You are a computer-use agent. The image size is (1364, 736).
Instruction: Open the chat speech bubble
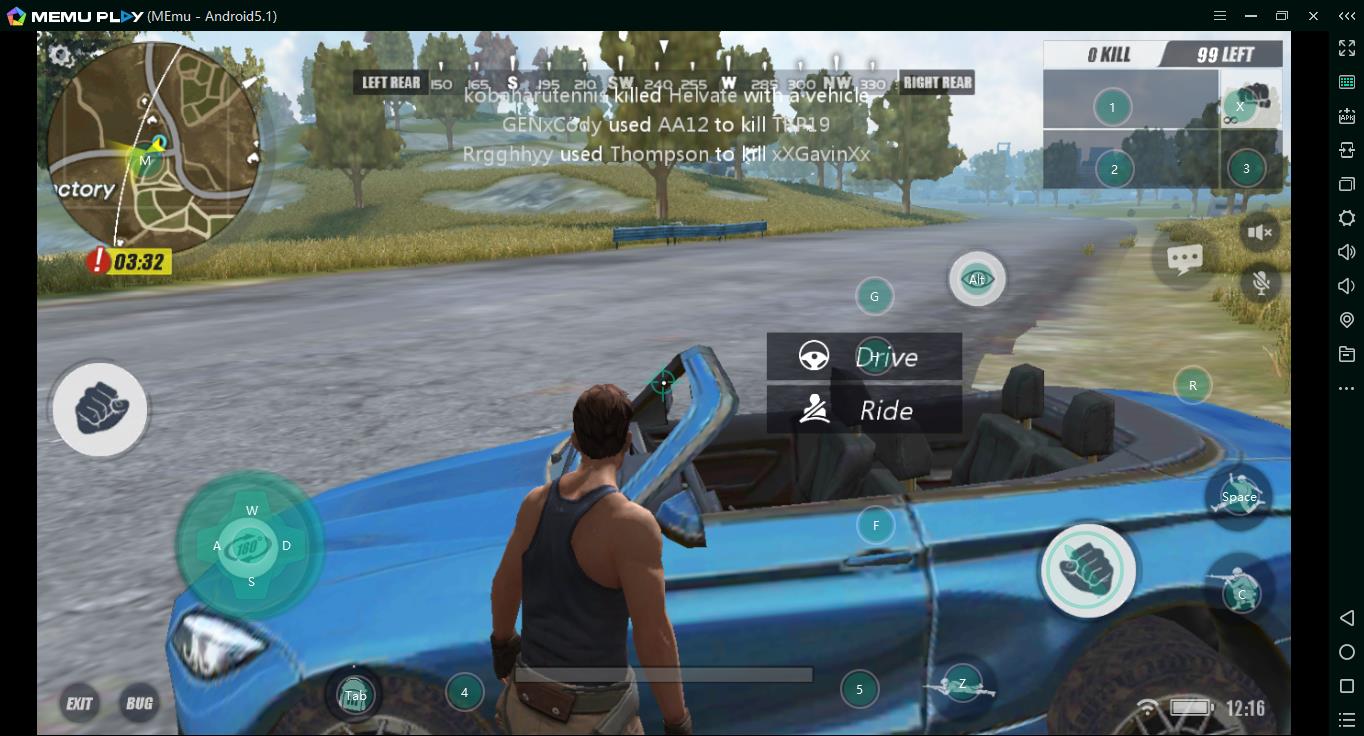point(1185,260)
